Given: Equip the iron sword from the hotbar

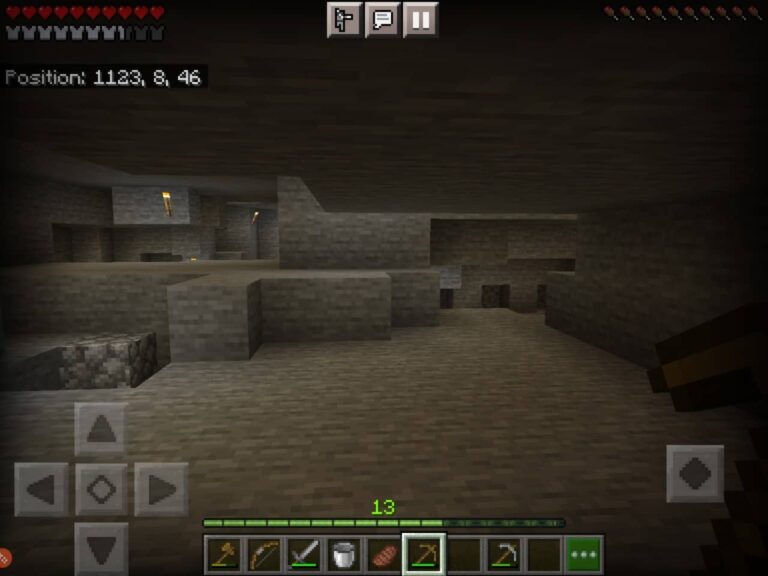Looking at the screenshot, I should coord(304,554).
